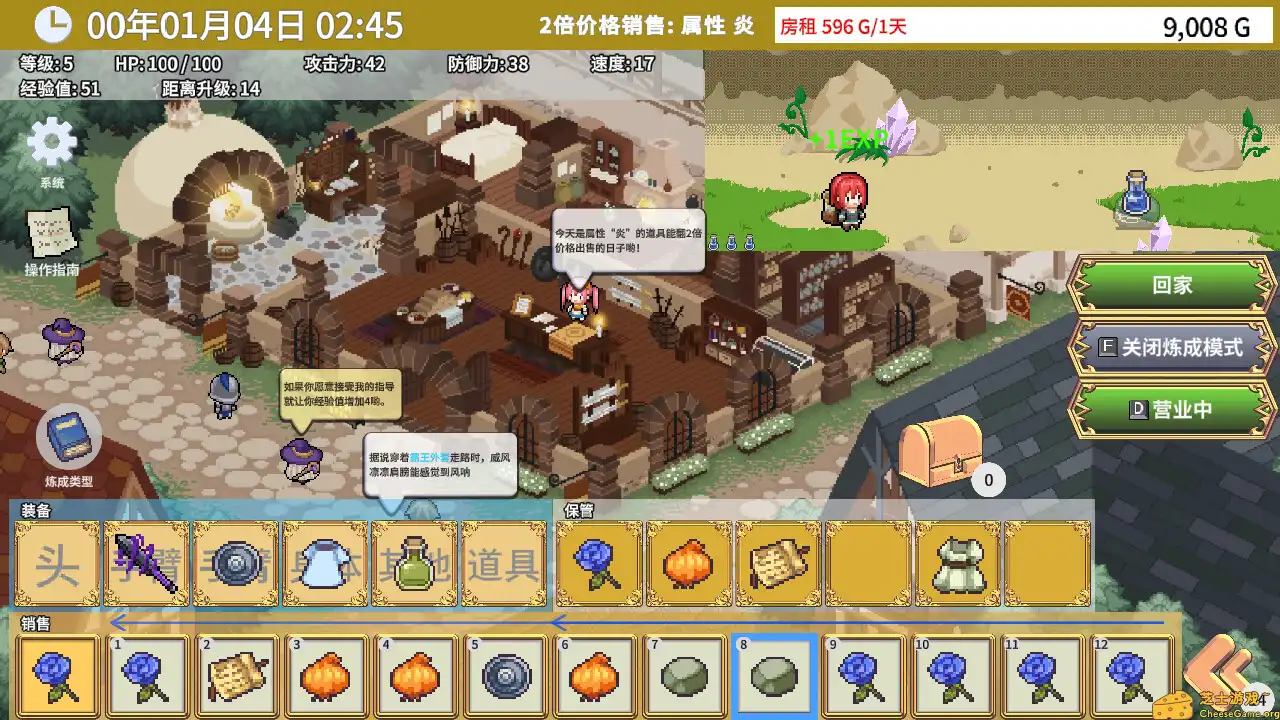Select the highlighted stone in sales slot 8

point(772,674)
